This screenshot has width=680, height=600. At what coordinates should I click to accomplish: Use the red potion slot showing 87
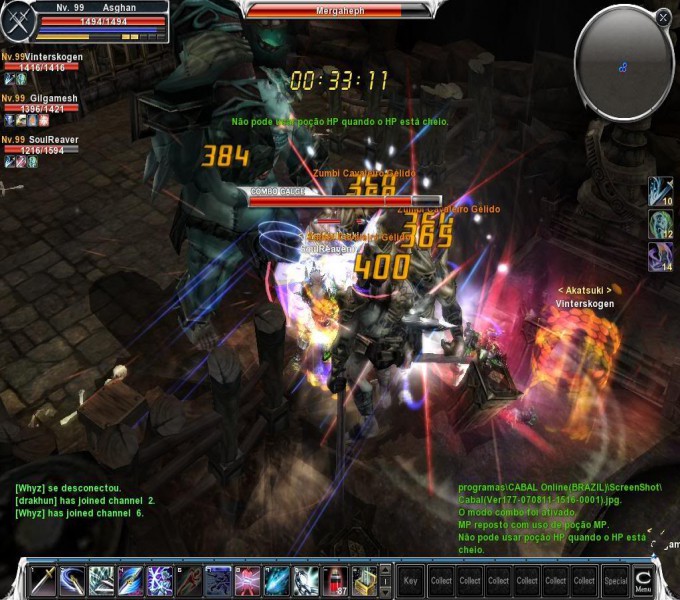(336, 580)
